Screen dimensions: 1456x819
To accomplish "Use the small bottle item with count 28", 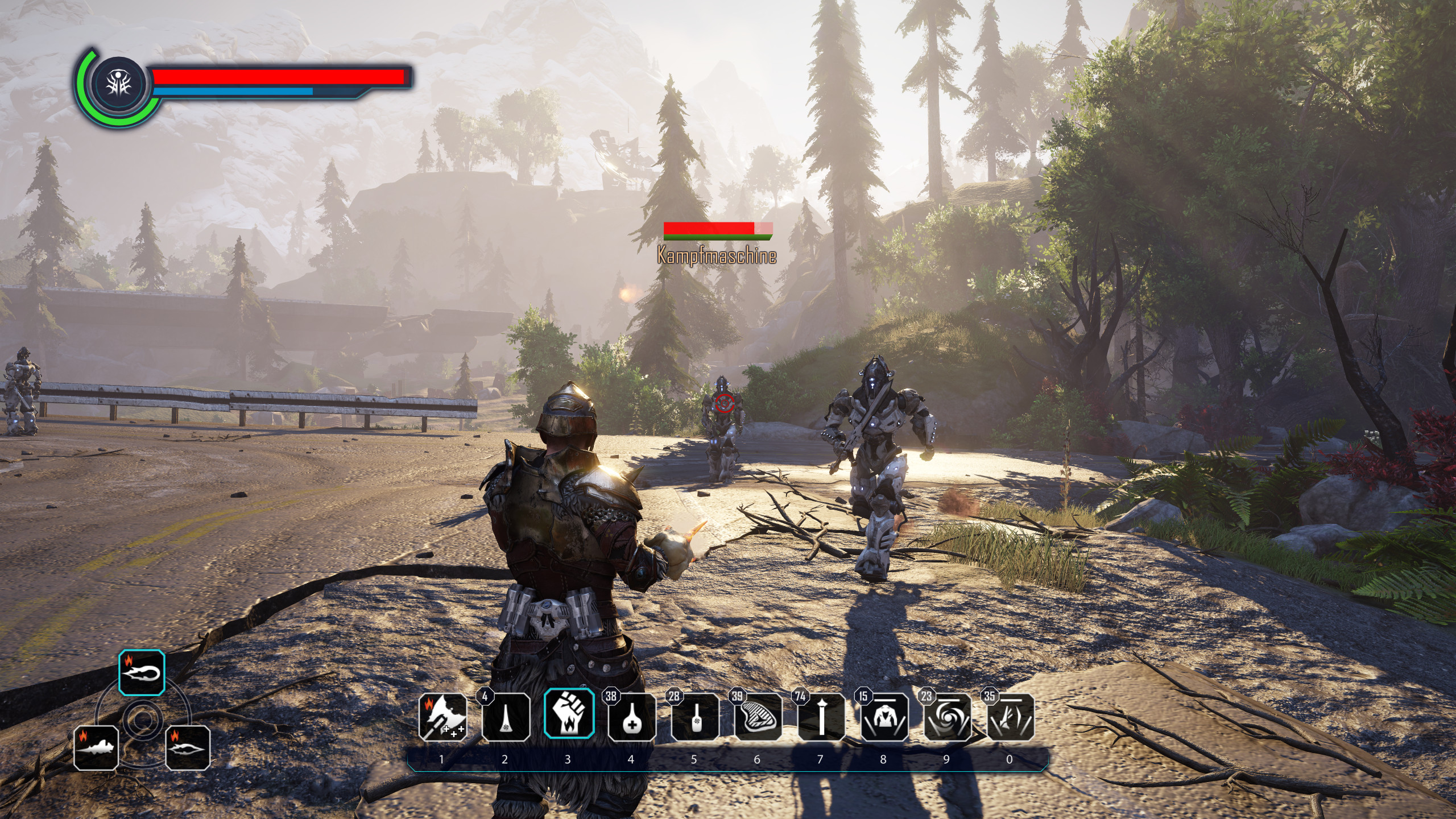I will (x=694, y=717).
